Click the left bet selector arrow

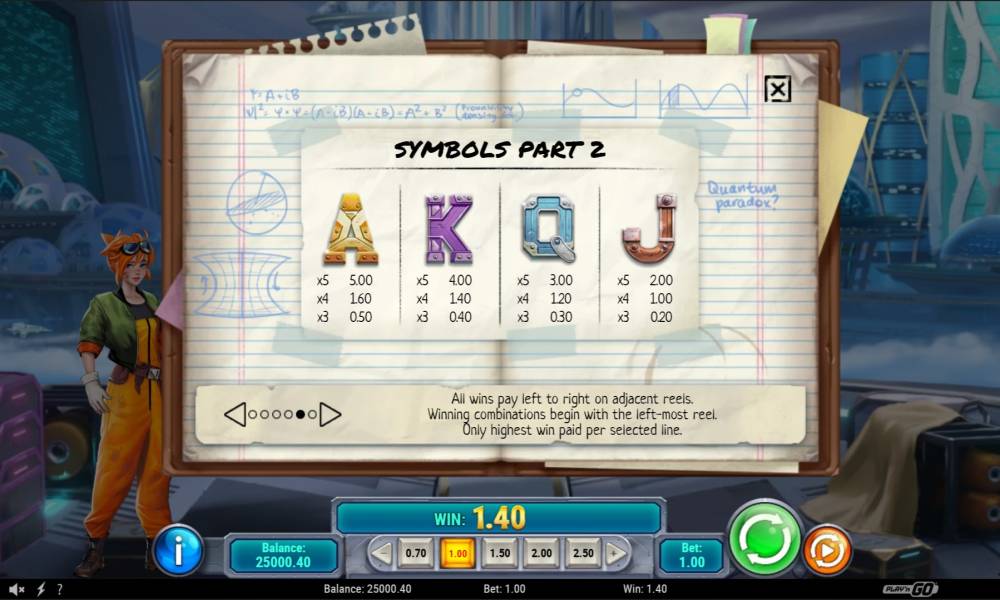click(381, 553)
